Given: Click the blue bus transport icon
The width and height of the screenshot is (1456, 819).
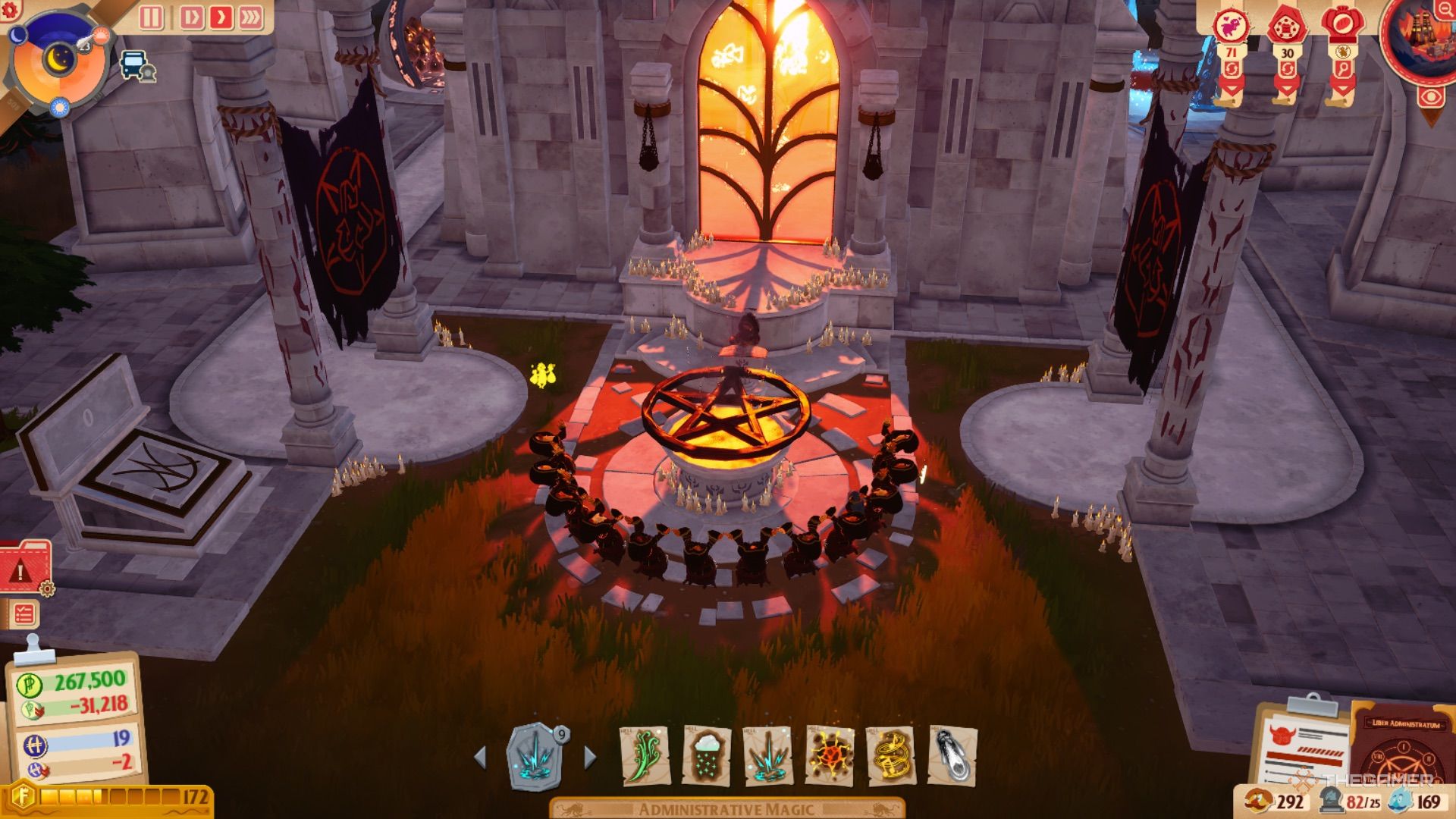Looking at the screenshot, I should pos(135,65).
